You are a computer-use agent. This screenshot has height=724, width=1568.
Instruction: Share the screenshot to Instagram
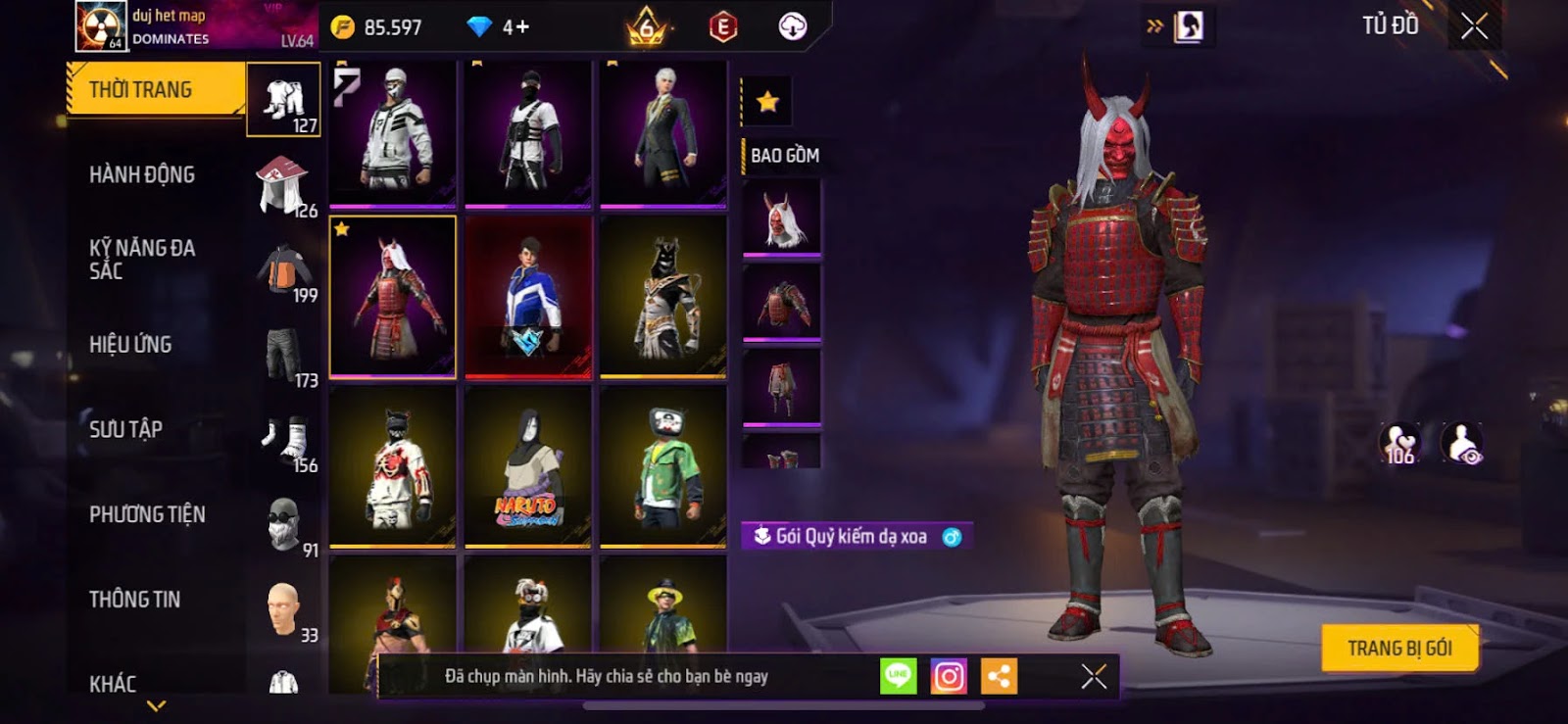[949, 676]
